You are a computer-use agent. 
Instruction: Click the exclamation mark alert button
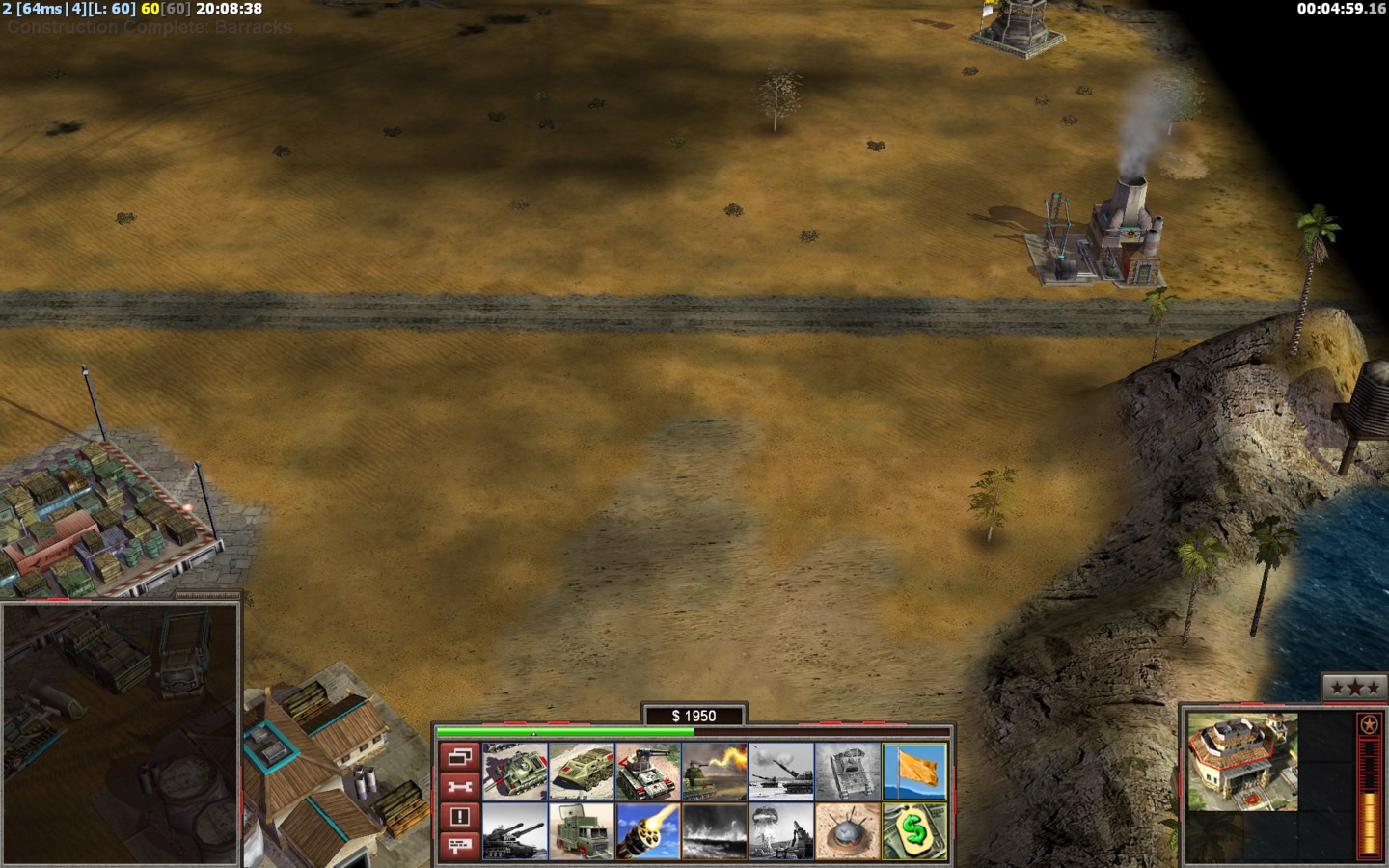(x=459, y=817)
